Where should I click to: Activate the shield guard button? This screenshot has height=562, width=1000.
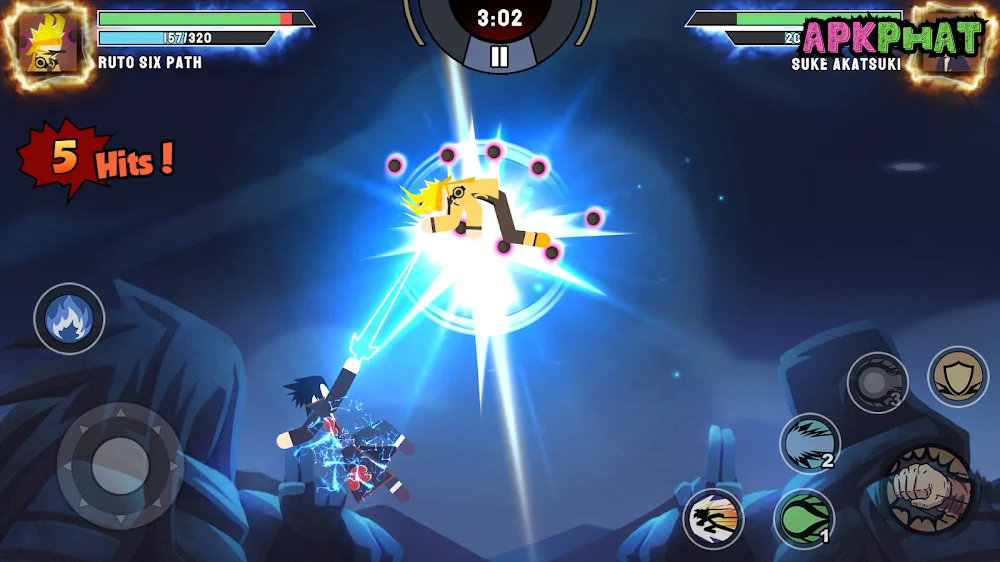point(957,376)
